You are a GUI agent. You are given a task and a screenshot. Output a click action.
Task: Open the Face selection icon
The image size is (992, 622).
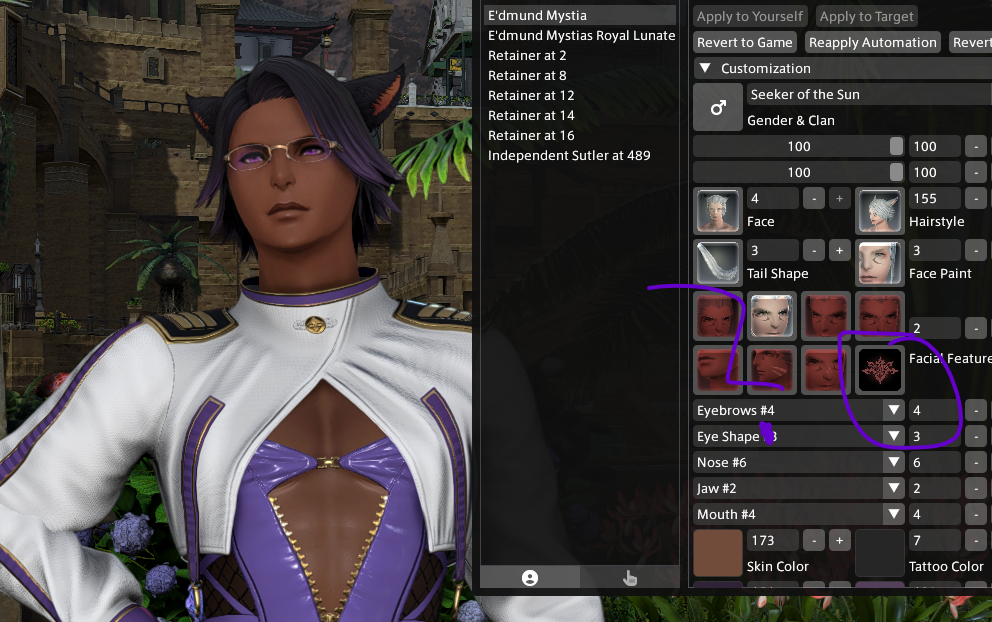718,211
